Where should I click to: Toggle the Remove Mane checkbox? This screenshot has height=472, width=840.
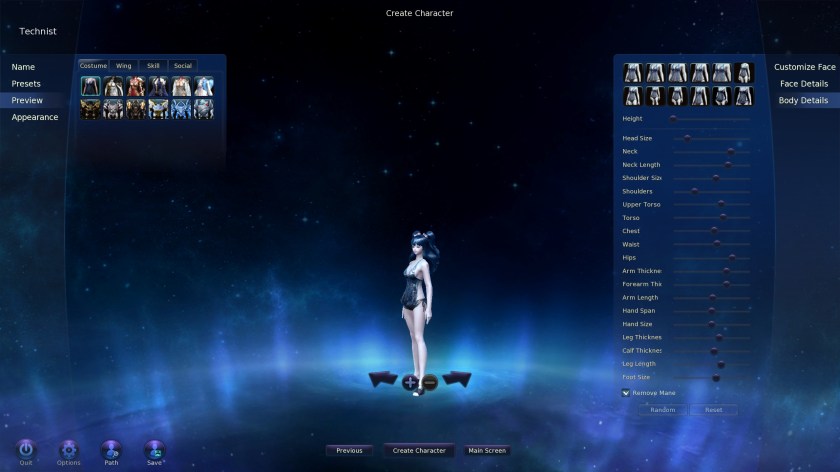coord(625,393)
